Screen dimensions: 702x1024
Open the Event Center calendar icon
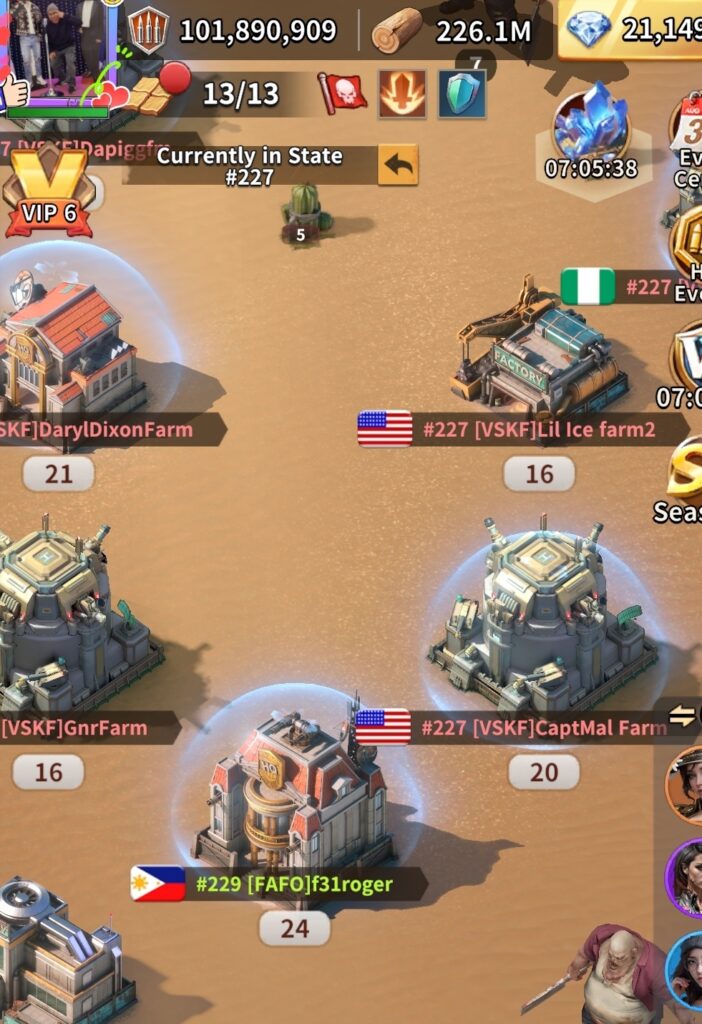coord(690,125)
